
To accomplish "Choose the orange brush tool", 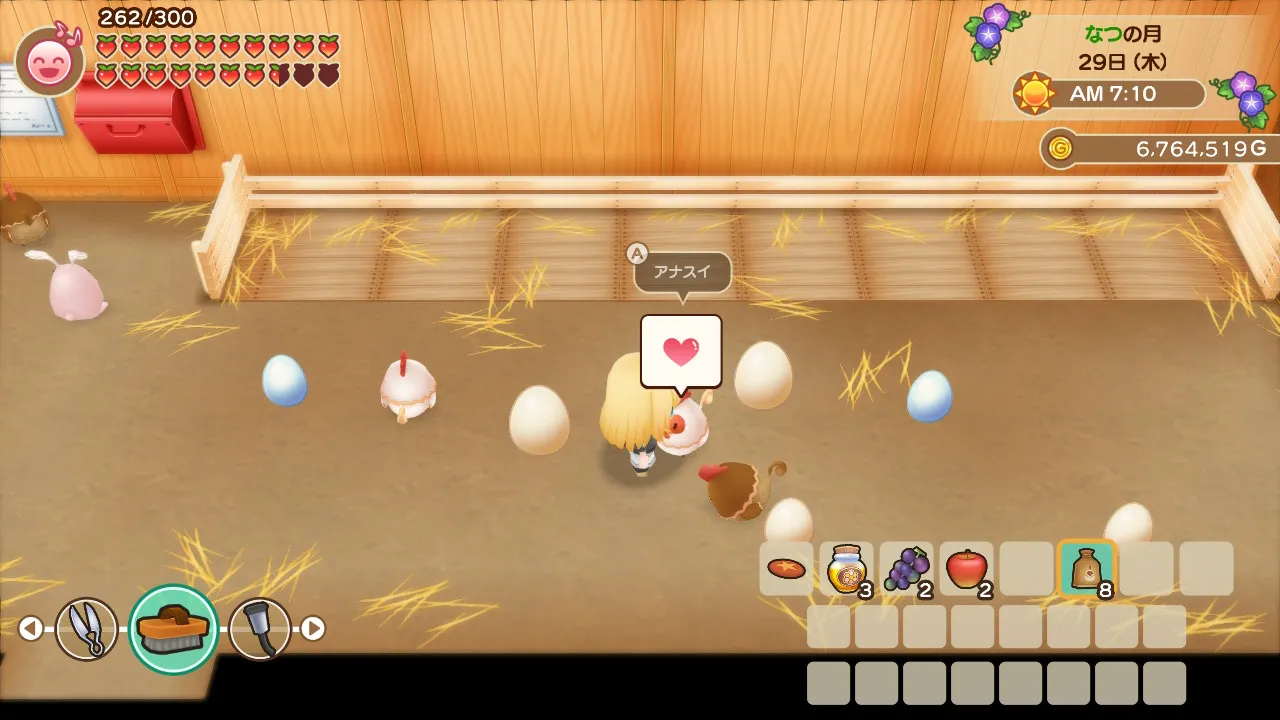I will (173, 628).
